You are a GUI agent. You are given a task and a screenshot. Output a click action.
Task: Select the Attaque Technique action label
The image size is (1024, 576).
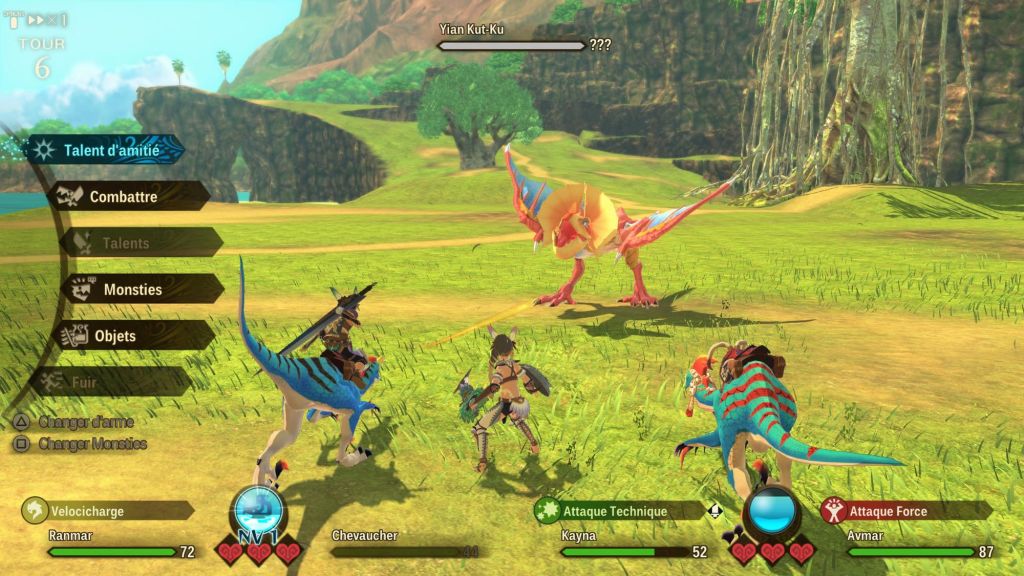pos(615,511)
